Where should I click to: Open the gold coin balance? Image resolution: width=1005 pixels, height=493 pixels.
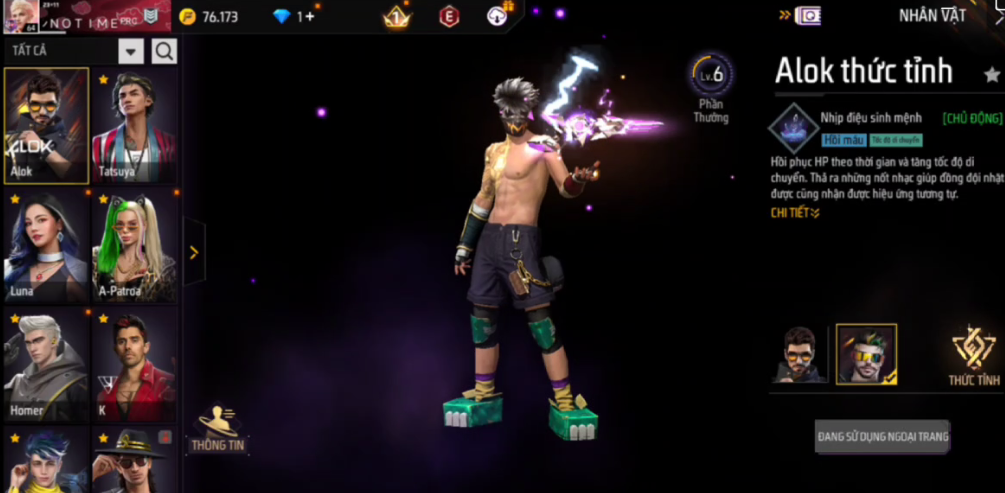click(208, 17)
